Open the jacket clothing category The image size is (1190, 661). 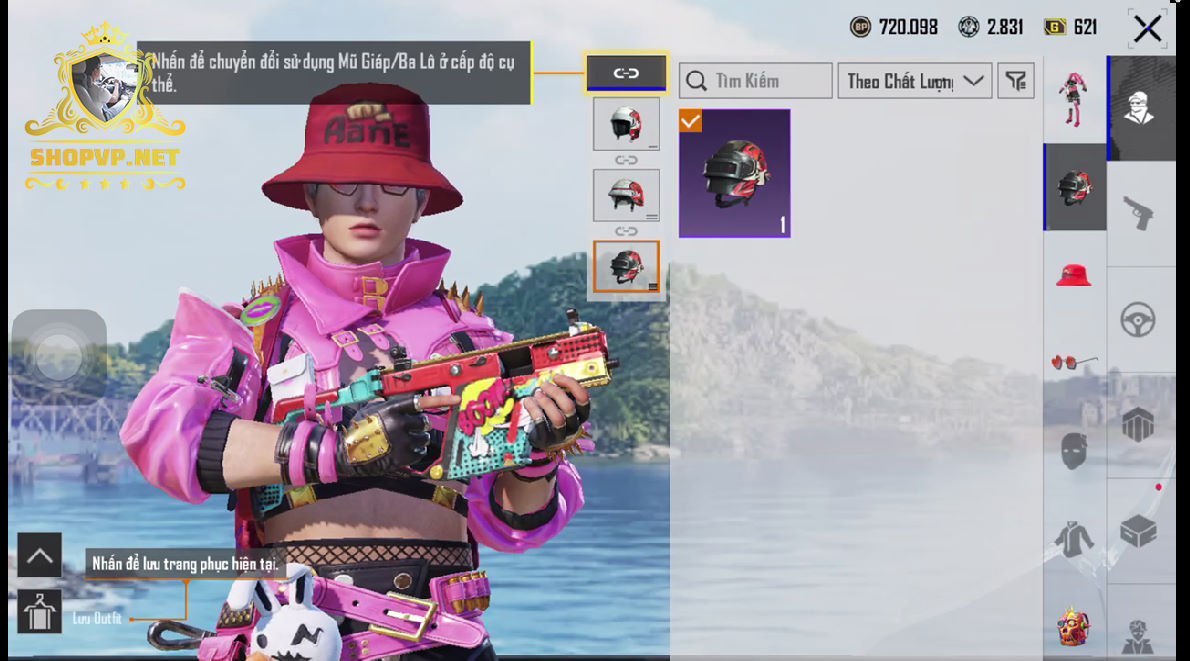(x=1074, y=540)
